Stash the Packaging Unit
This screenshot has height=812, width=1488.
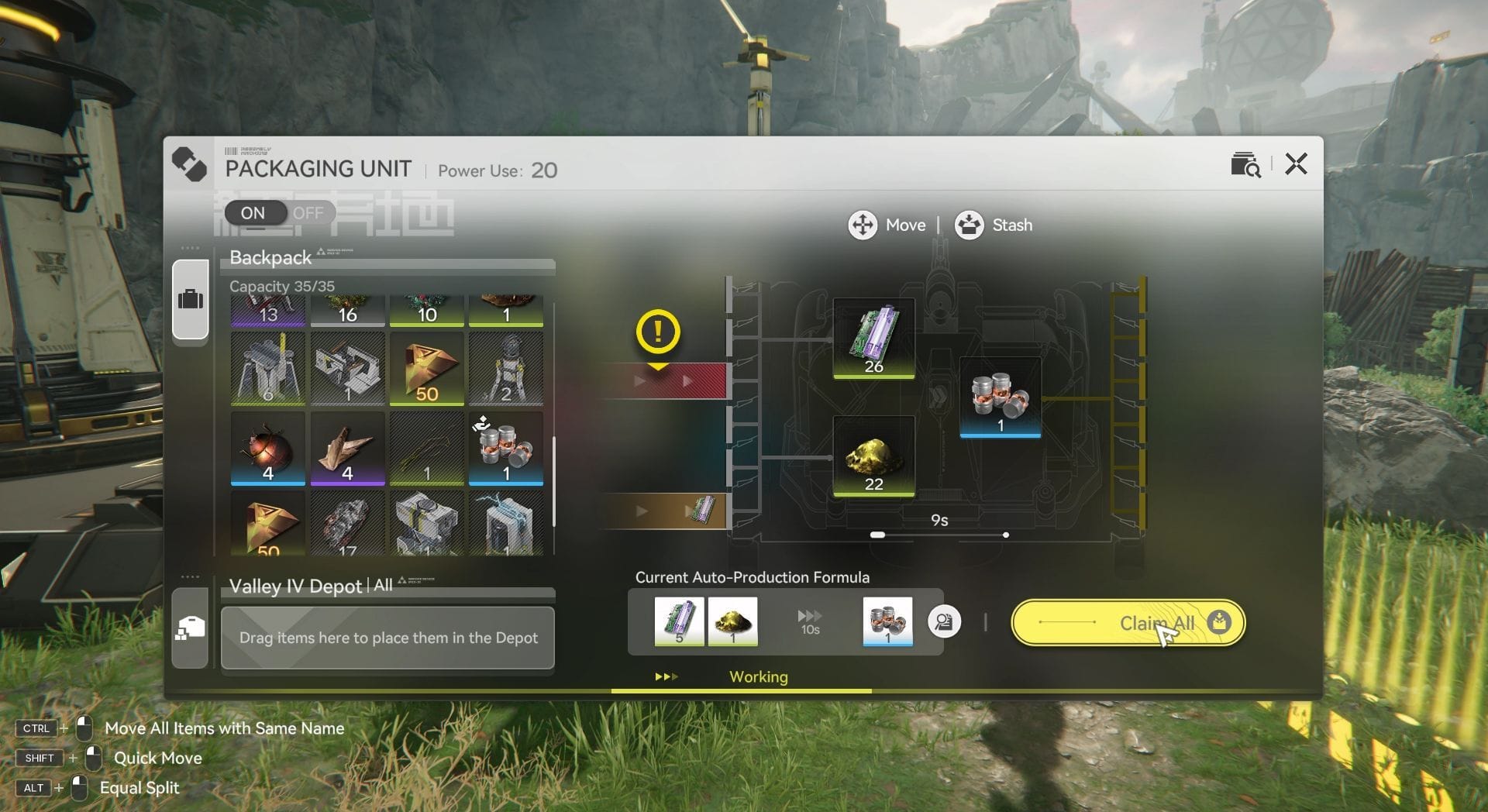coord(994,225)
